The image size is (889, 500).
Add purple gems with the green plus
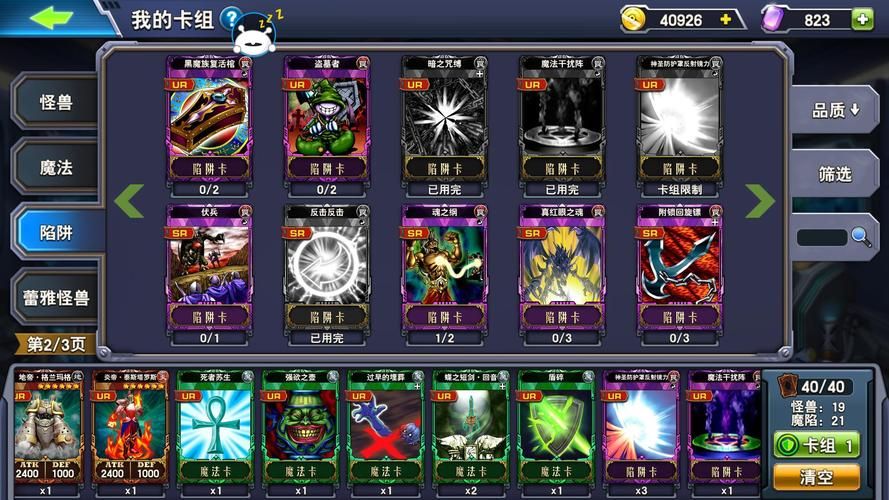861,19
